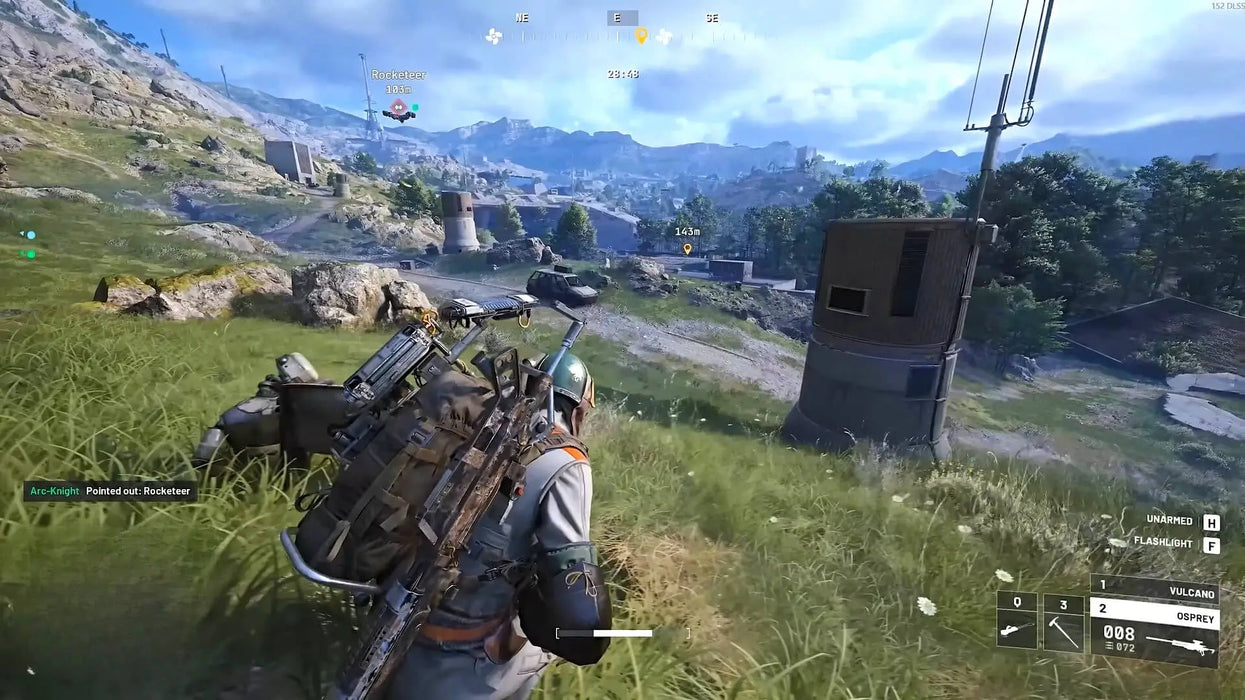
Task: Choose the pickaxe tool slot
Action: point(1062,630)
